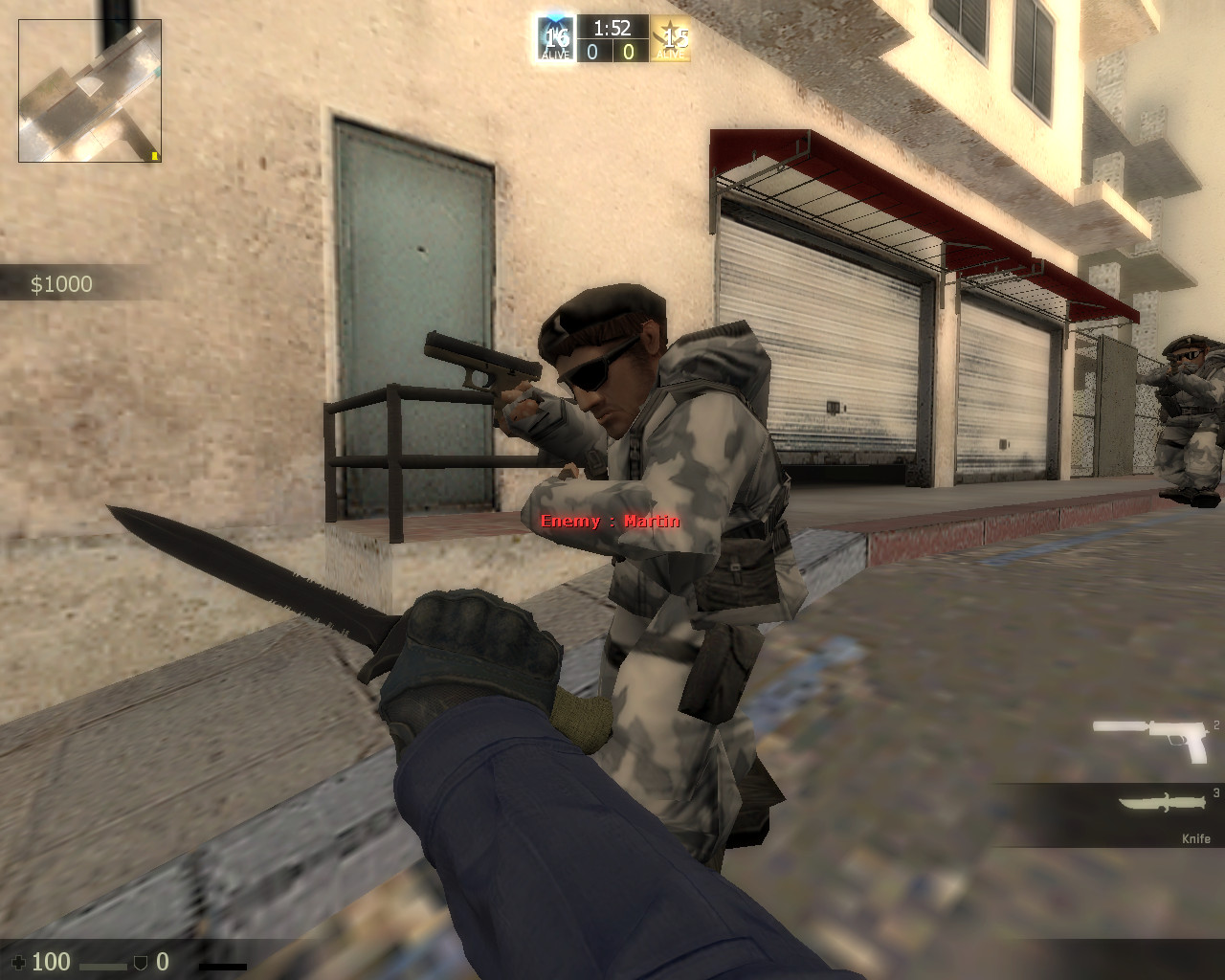This screenshot has width=1225, height=980.
Task: Click the yellow objective marker on the minimap
Action: [153, 155]
